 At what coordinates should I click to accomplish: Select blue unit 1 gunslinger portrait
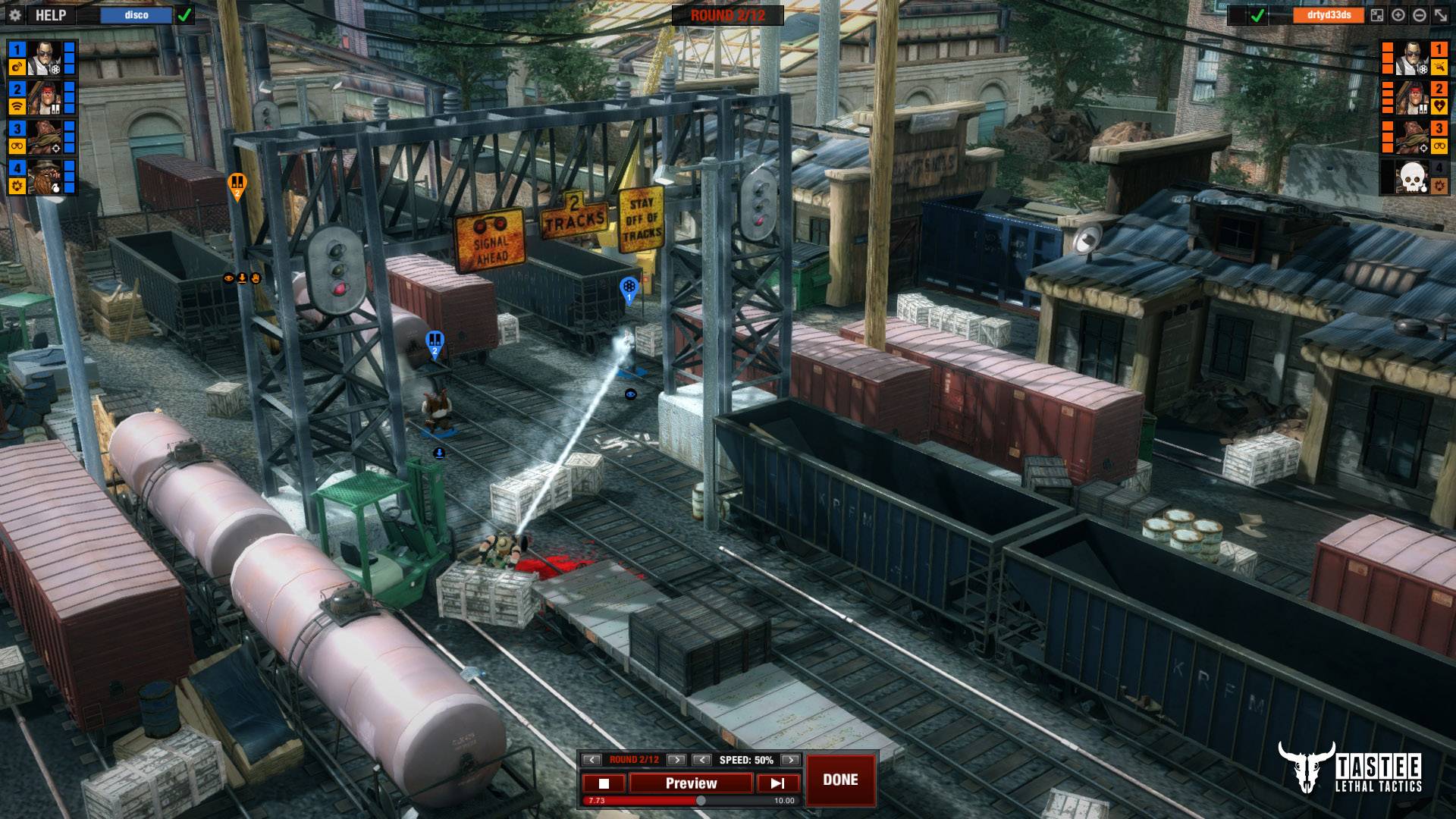45,58
